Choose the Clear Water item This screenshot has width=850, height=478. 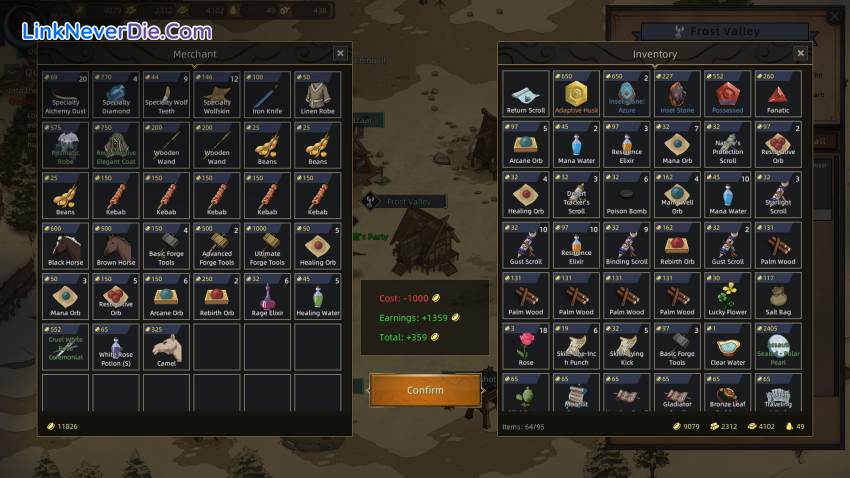[x=727, y=346]
